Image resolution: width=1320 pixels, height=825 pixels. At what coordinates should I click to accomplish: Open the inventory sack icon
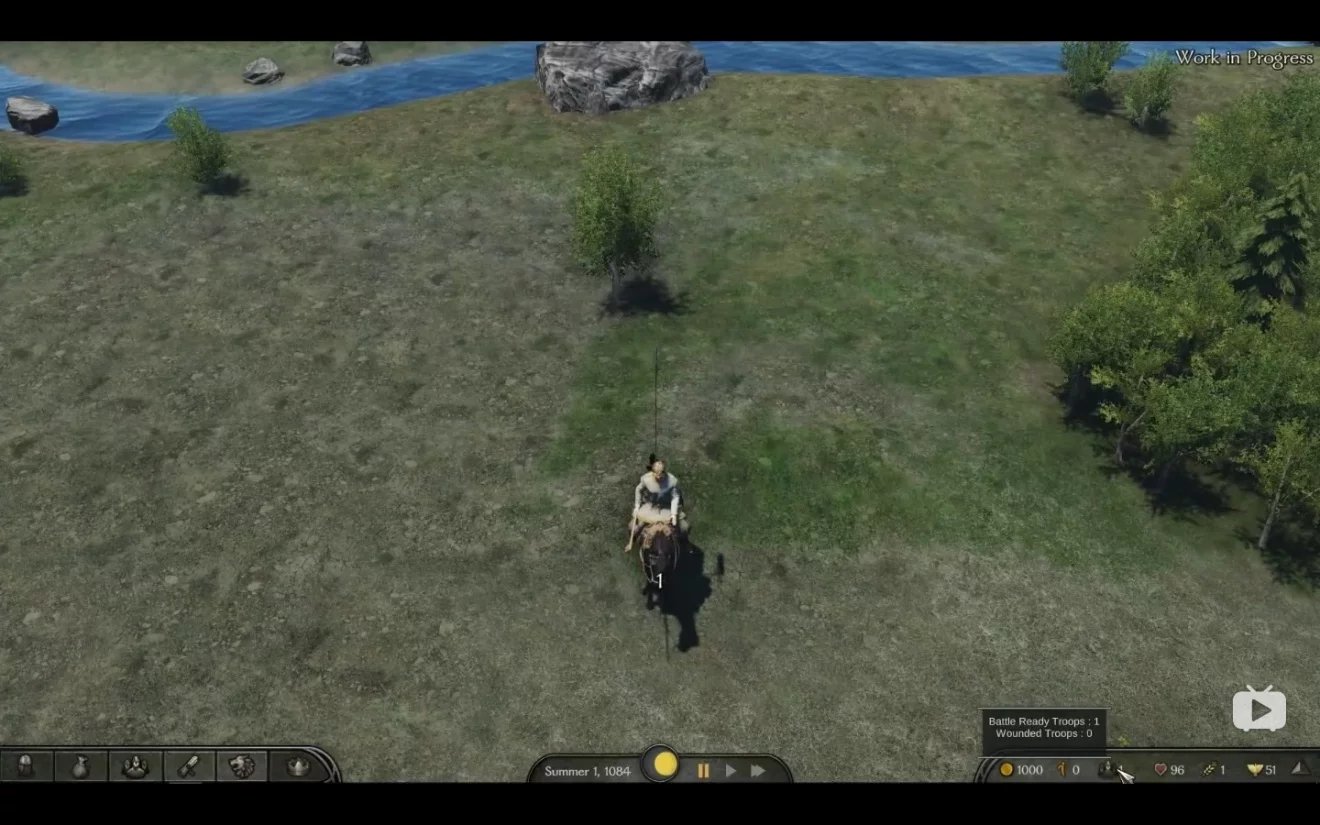click(80, 766)
